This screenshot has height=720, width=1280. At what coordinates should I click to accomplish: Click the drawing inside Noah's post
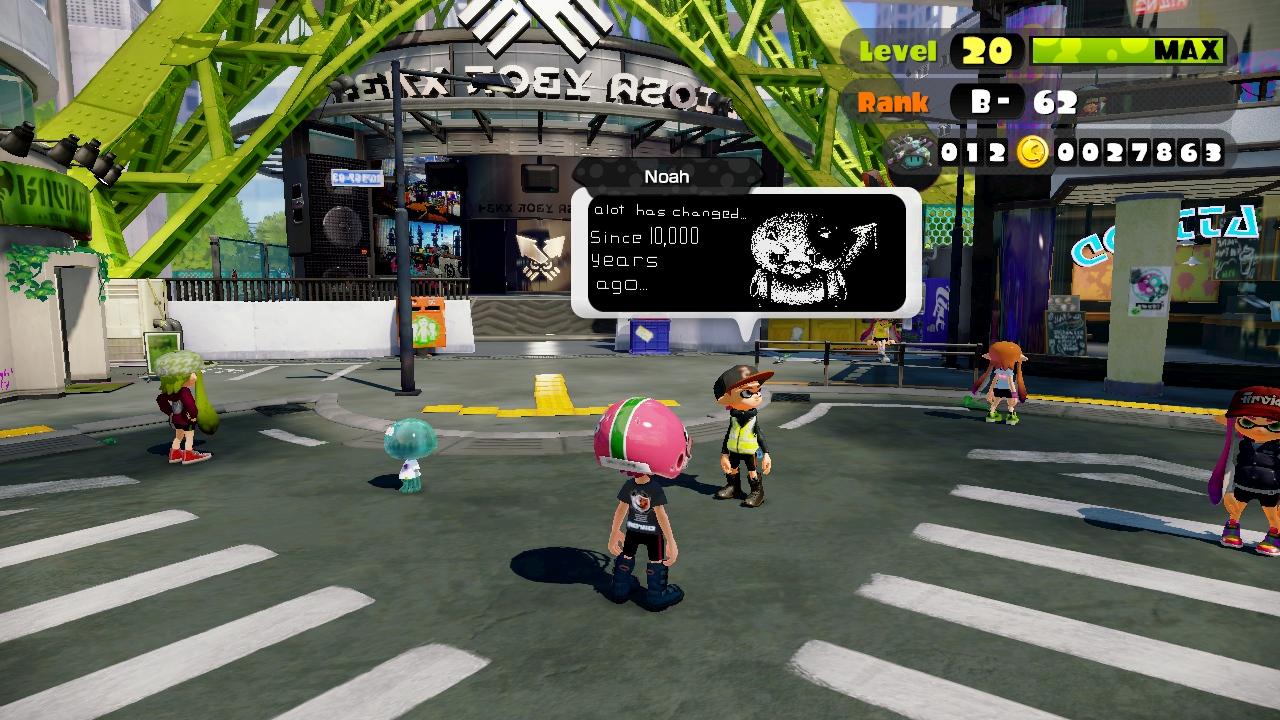tap(812, 248)
